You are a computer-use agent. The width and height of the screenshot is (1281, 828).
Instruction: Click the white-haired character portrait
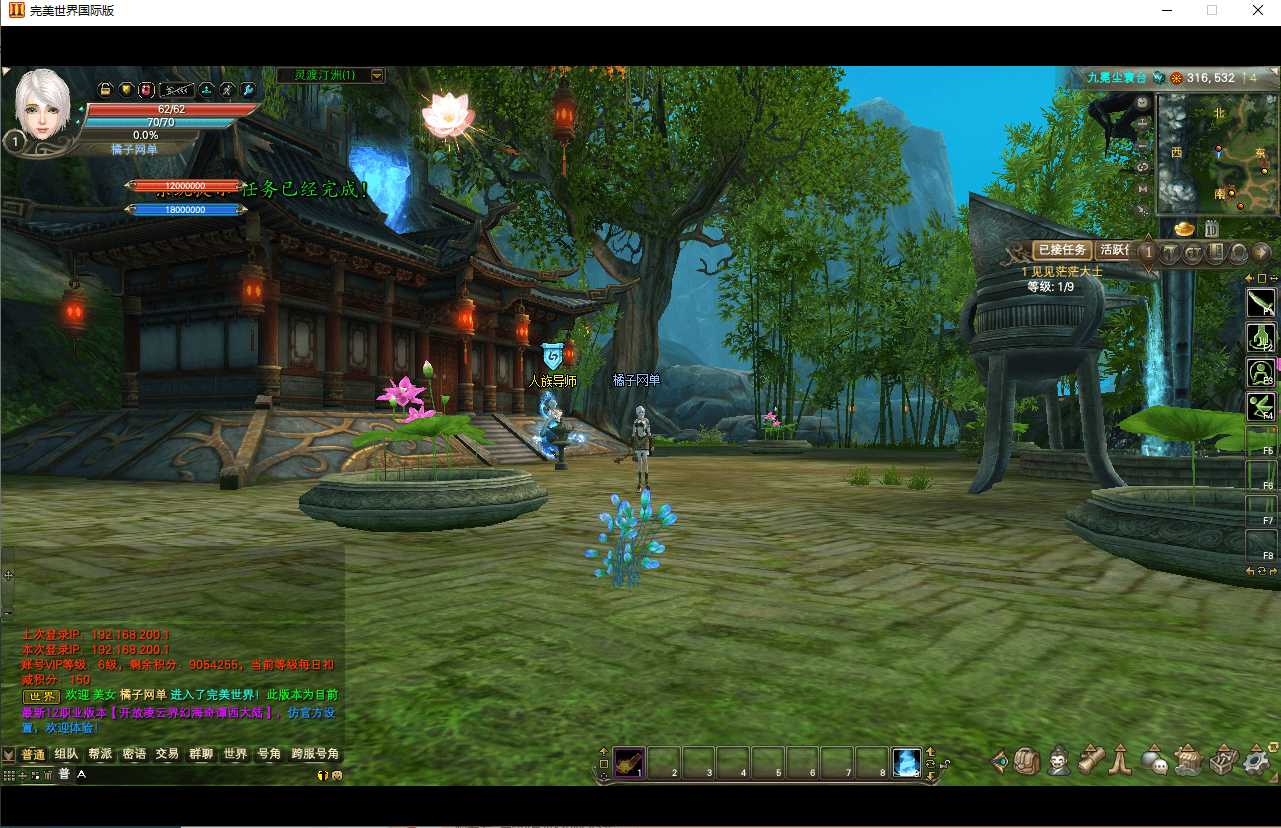tap(42, 104)
